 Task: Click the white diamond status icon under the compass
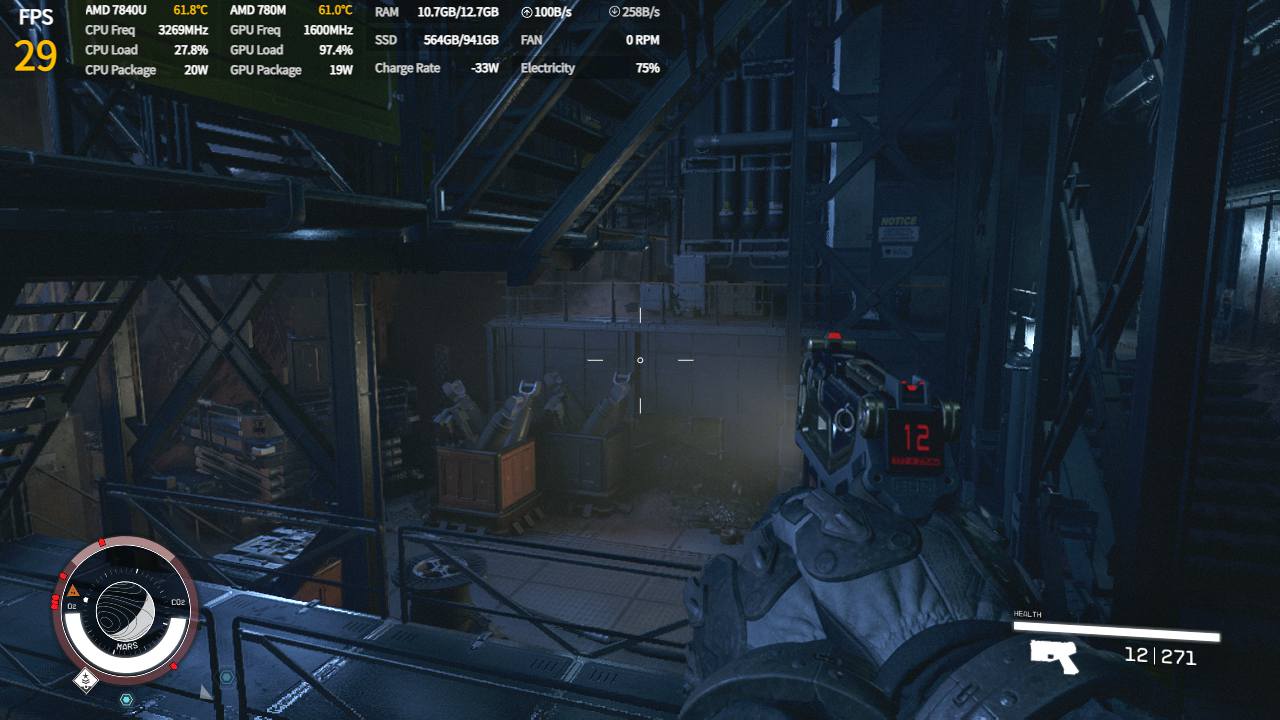pyautogui.click(x=86, y=682)
